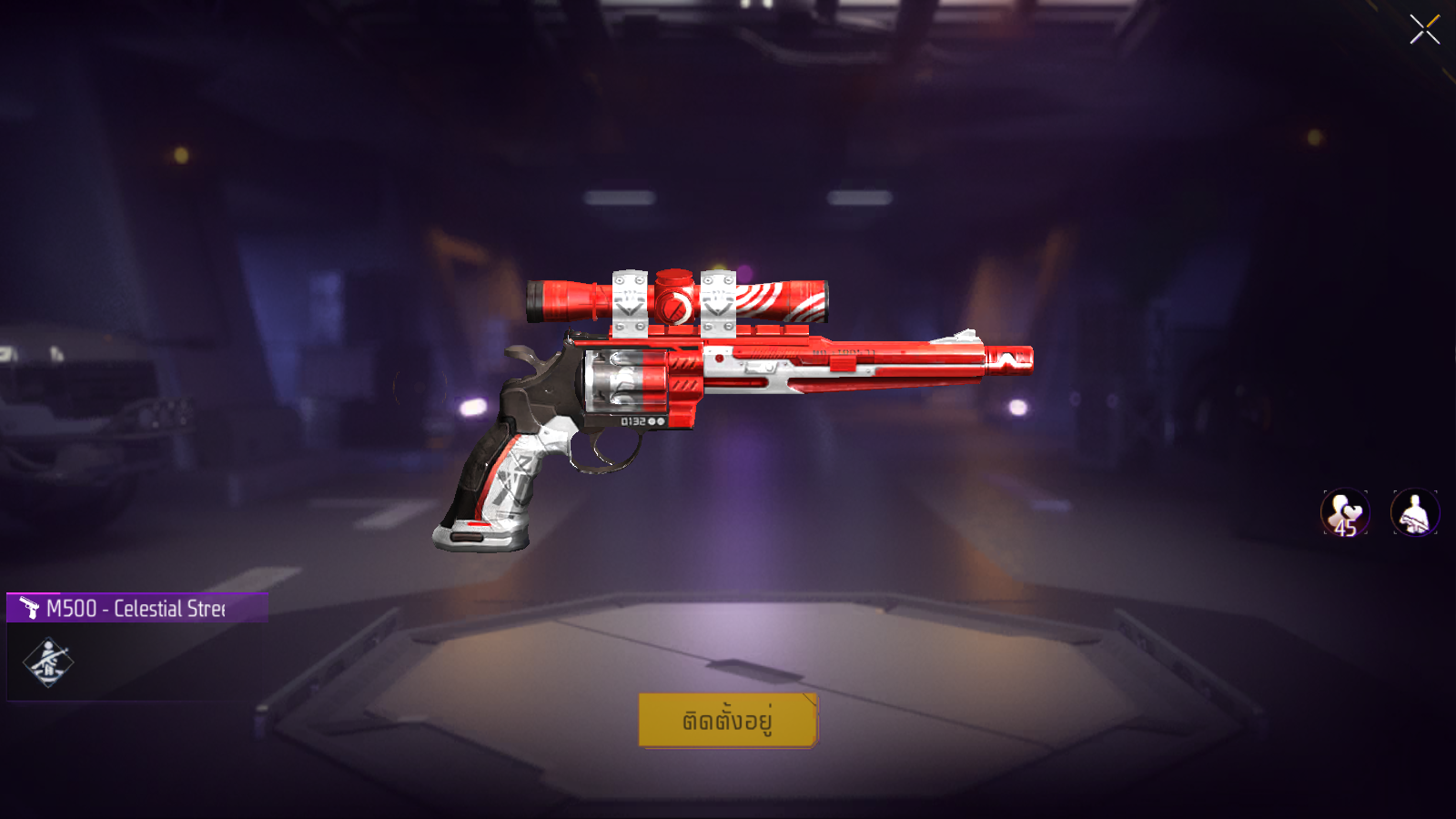
Task: Select the M500 - Celestial Street name banner
Action: pos(136,608)
